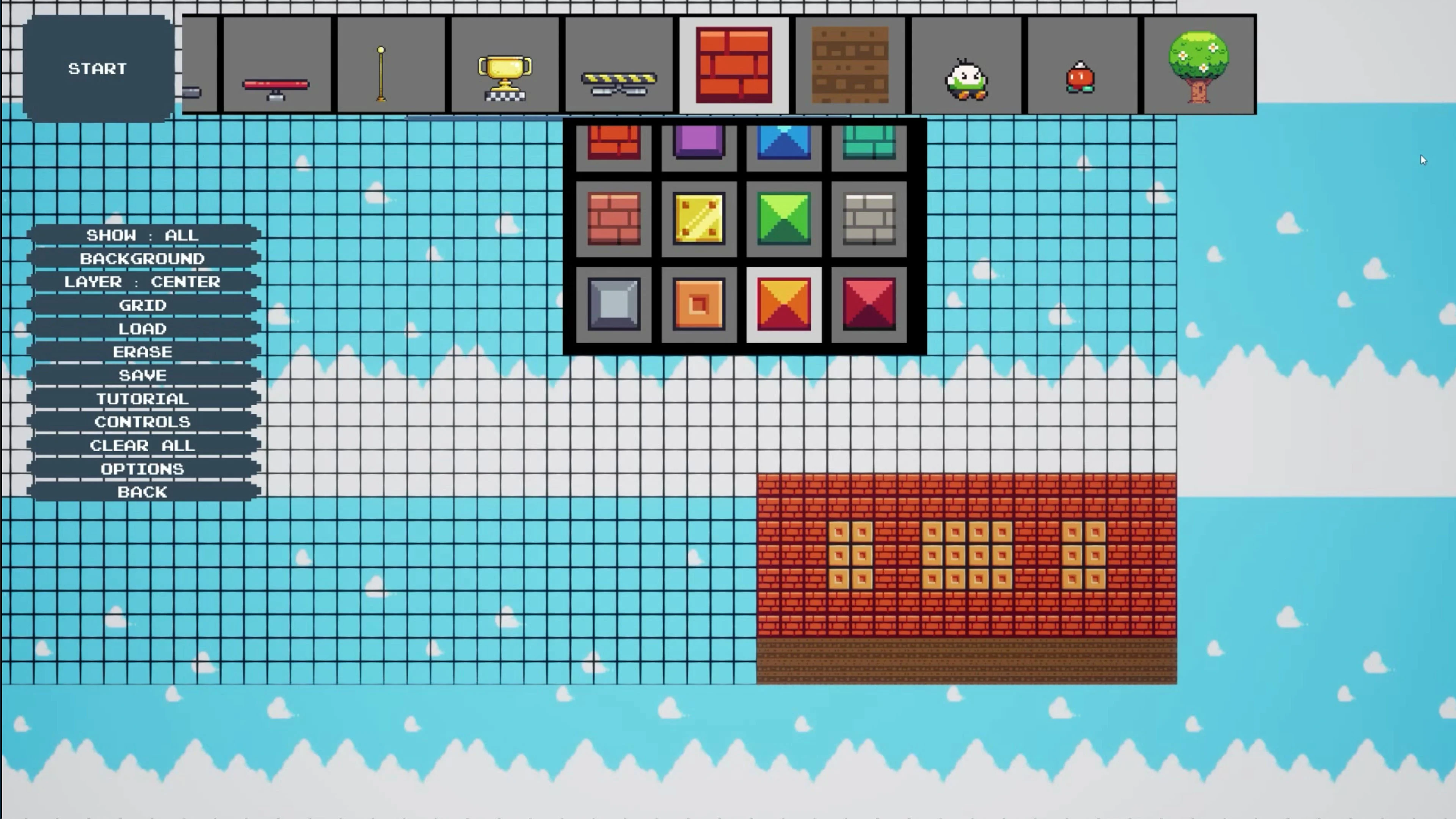The image size is (1456, 819).
Task: Switch BACKGROUND setting
Action: 143,259
